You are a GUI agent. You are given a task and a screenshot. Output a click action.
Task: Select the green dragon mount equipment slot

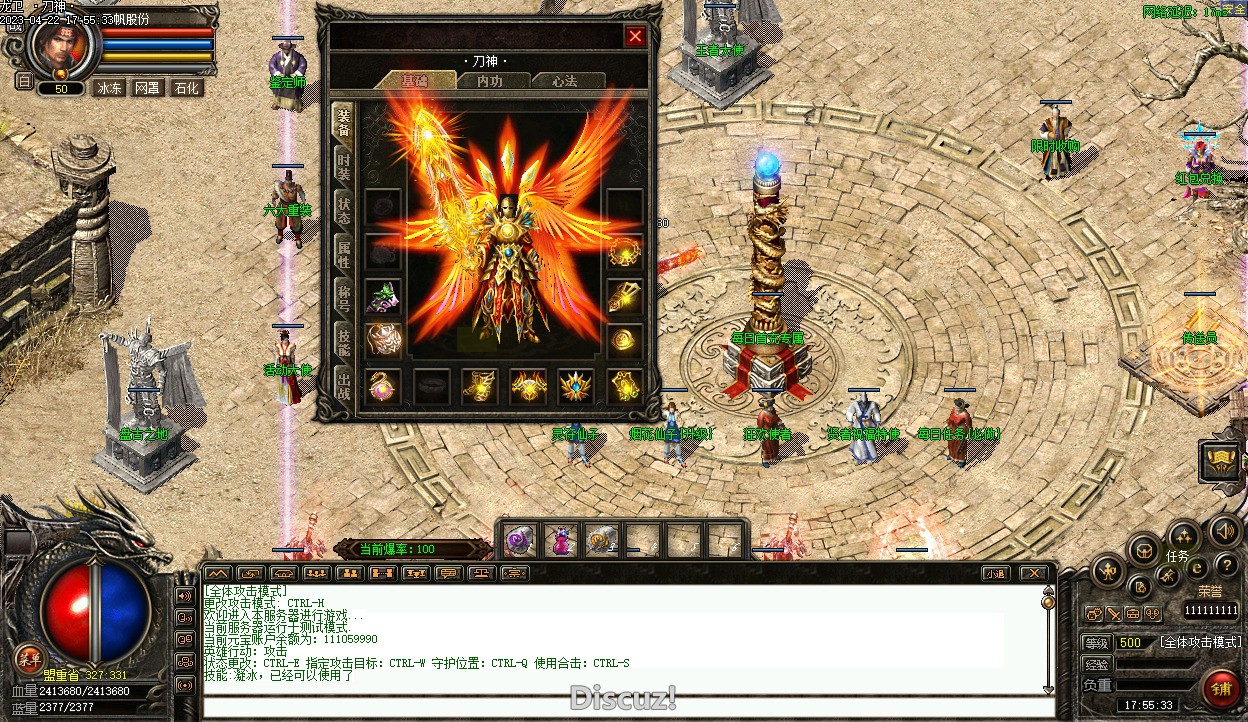(x=383, y=297)
